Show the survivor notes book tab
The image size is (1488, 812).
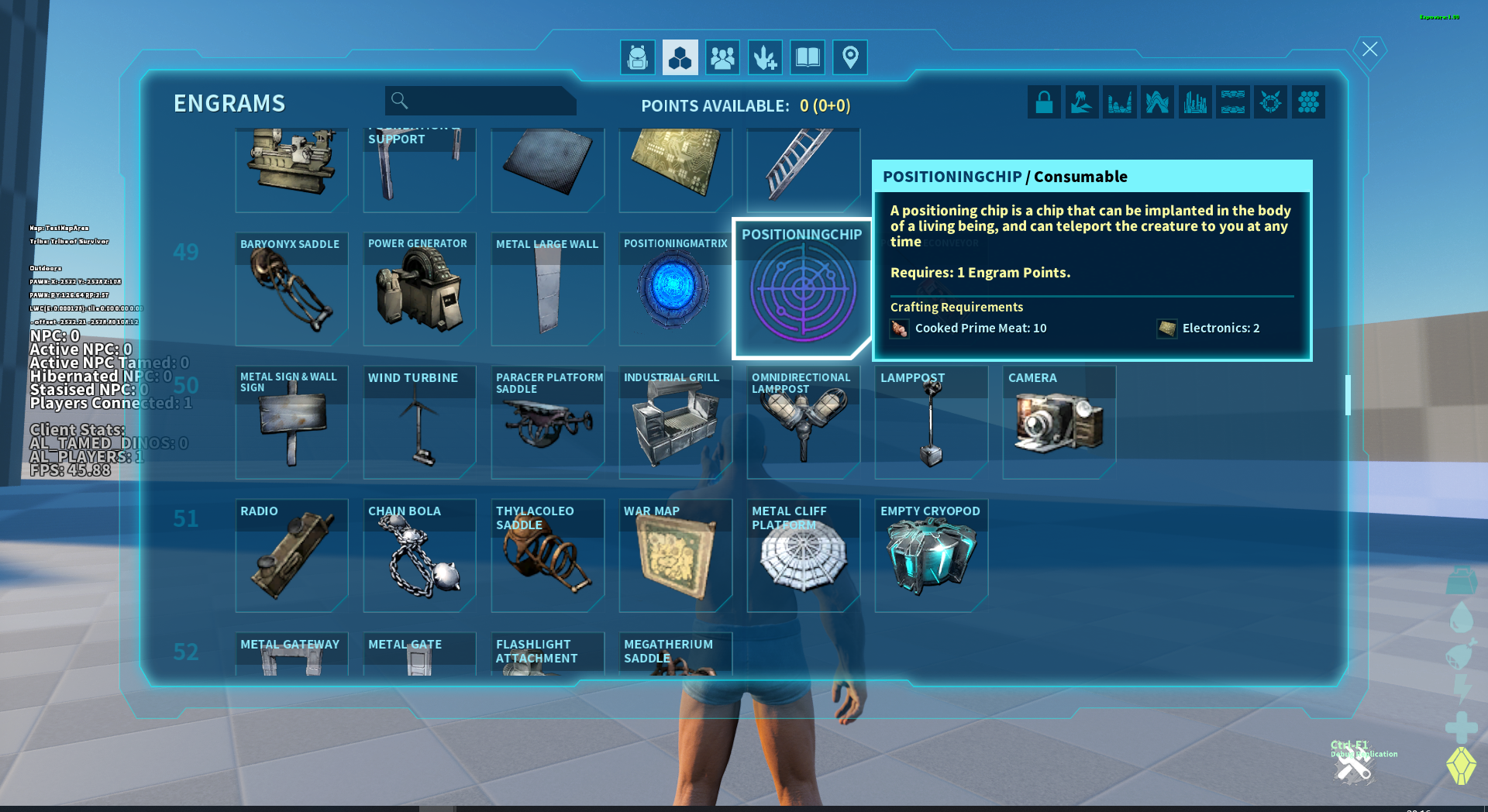click(807, 58)
